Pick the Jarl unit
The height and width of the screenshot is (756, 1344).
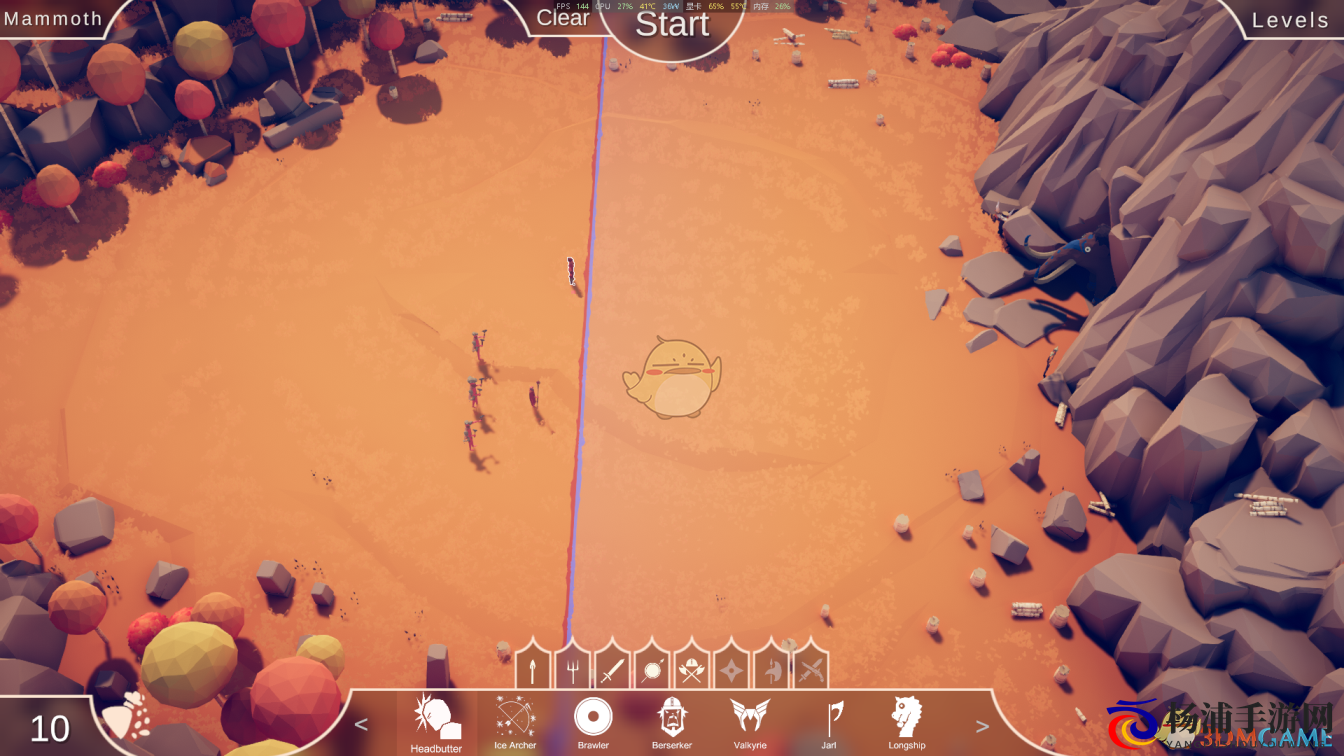pos(829,720)
